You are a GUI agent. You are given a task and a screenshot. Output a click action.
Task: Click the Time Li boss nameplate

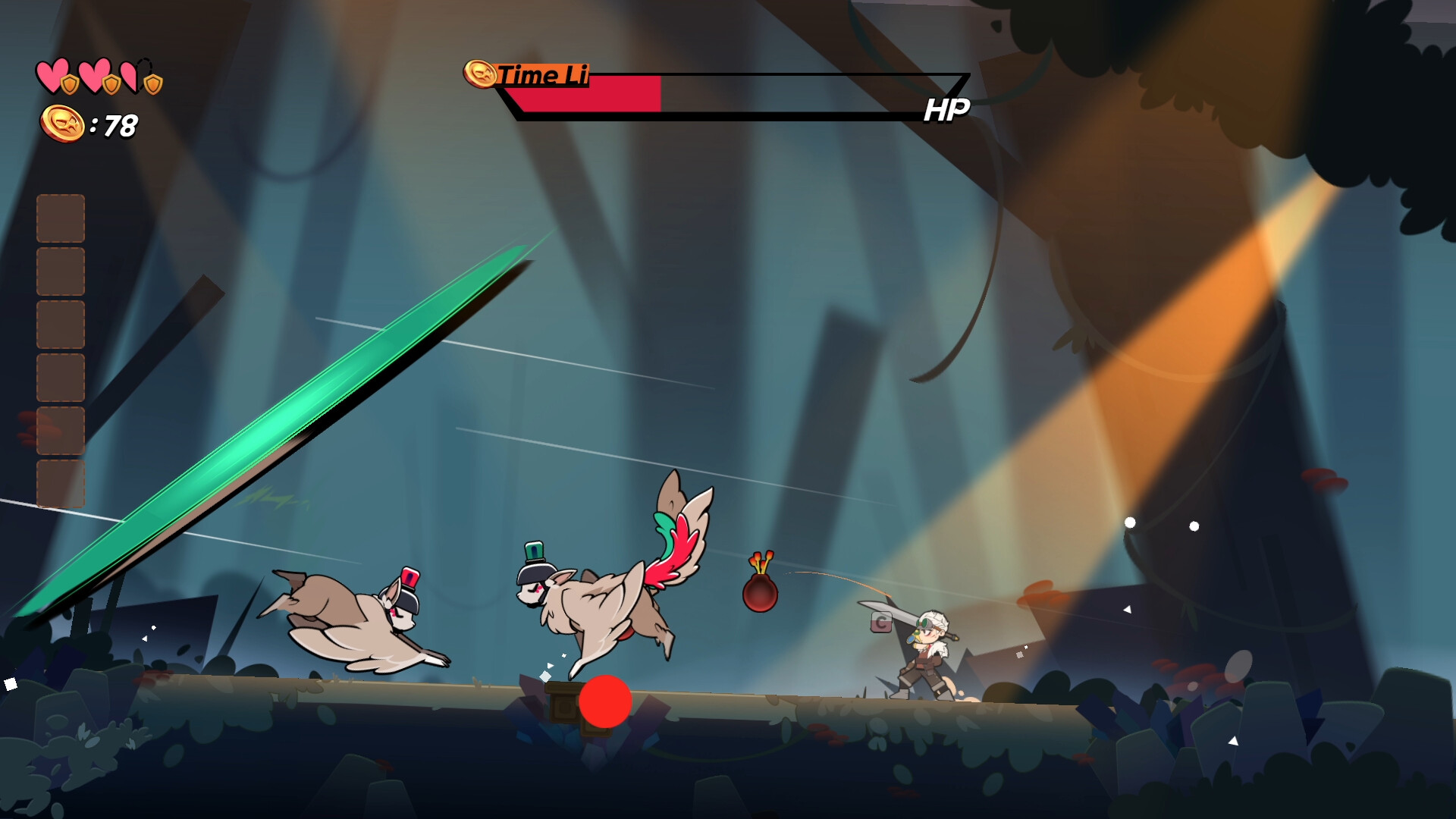point(542,75)
